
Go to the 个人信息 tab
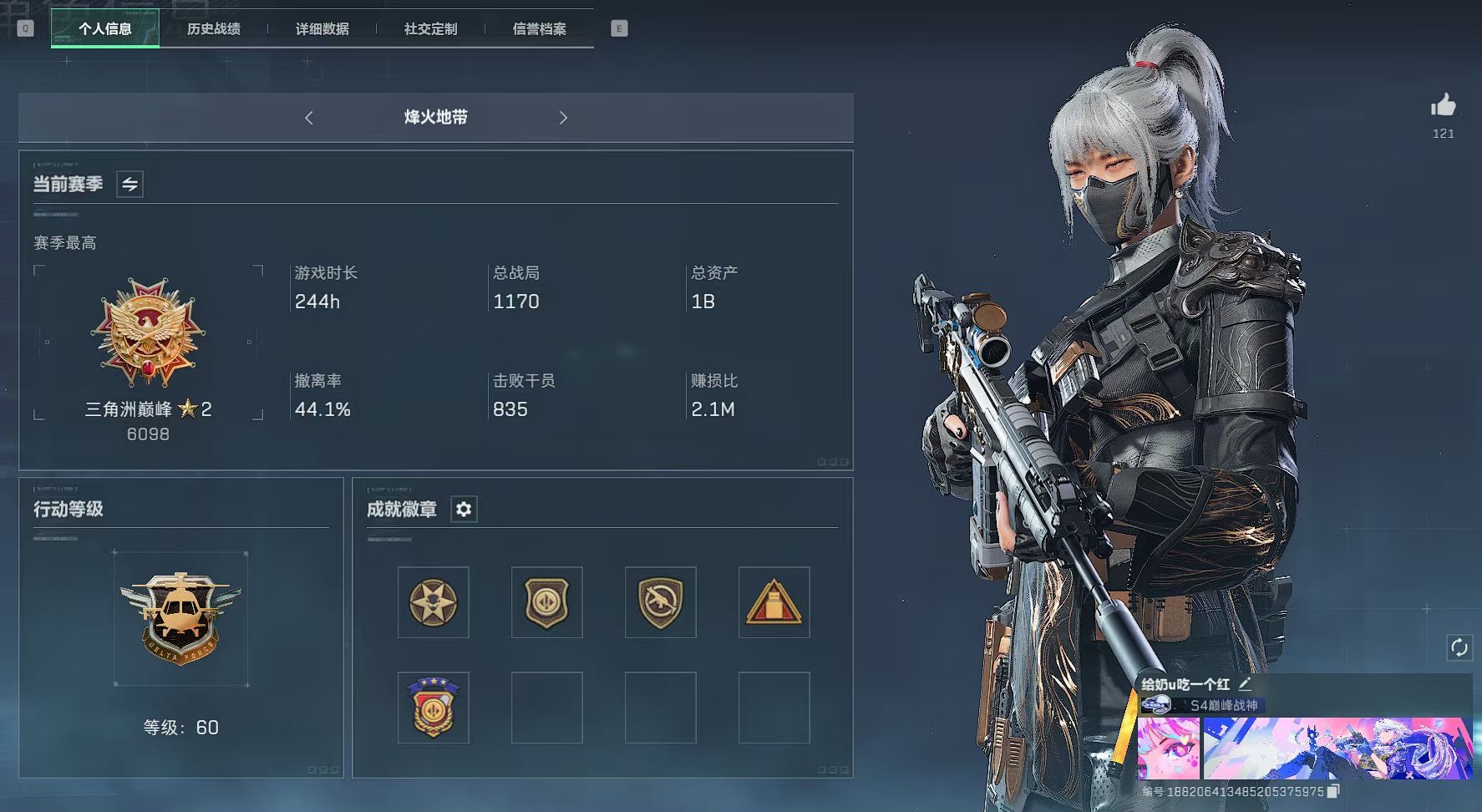click(105, 29)
